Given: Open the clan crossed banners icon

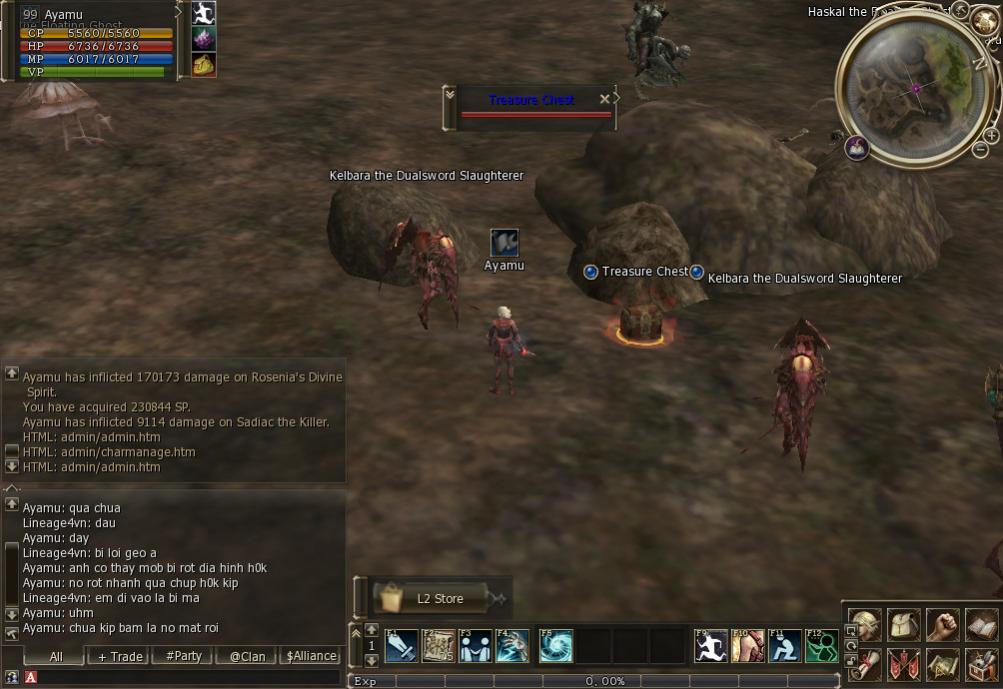Looking at the screenshot, I should pyautogui.click(x=904, y=664).
